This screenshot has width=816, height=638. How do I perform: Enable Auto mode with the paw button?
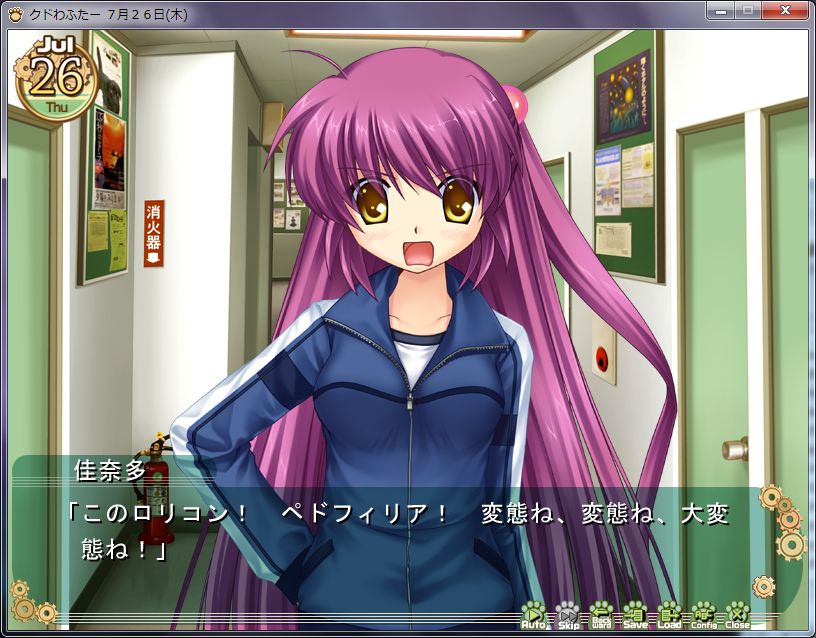click(533, 614)
